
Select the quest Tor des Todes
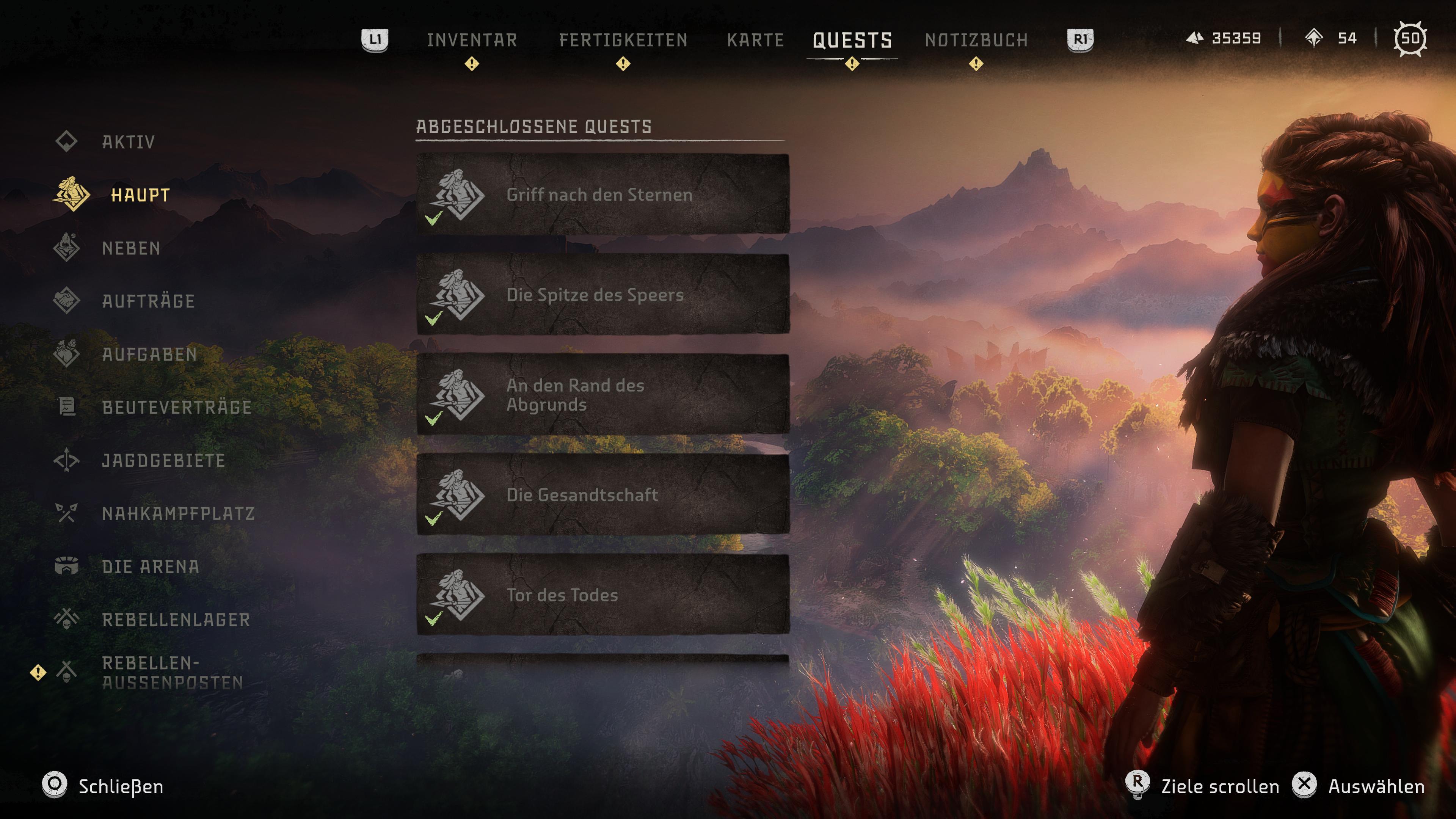pos(602,595)
